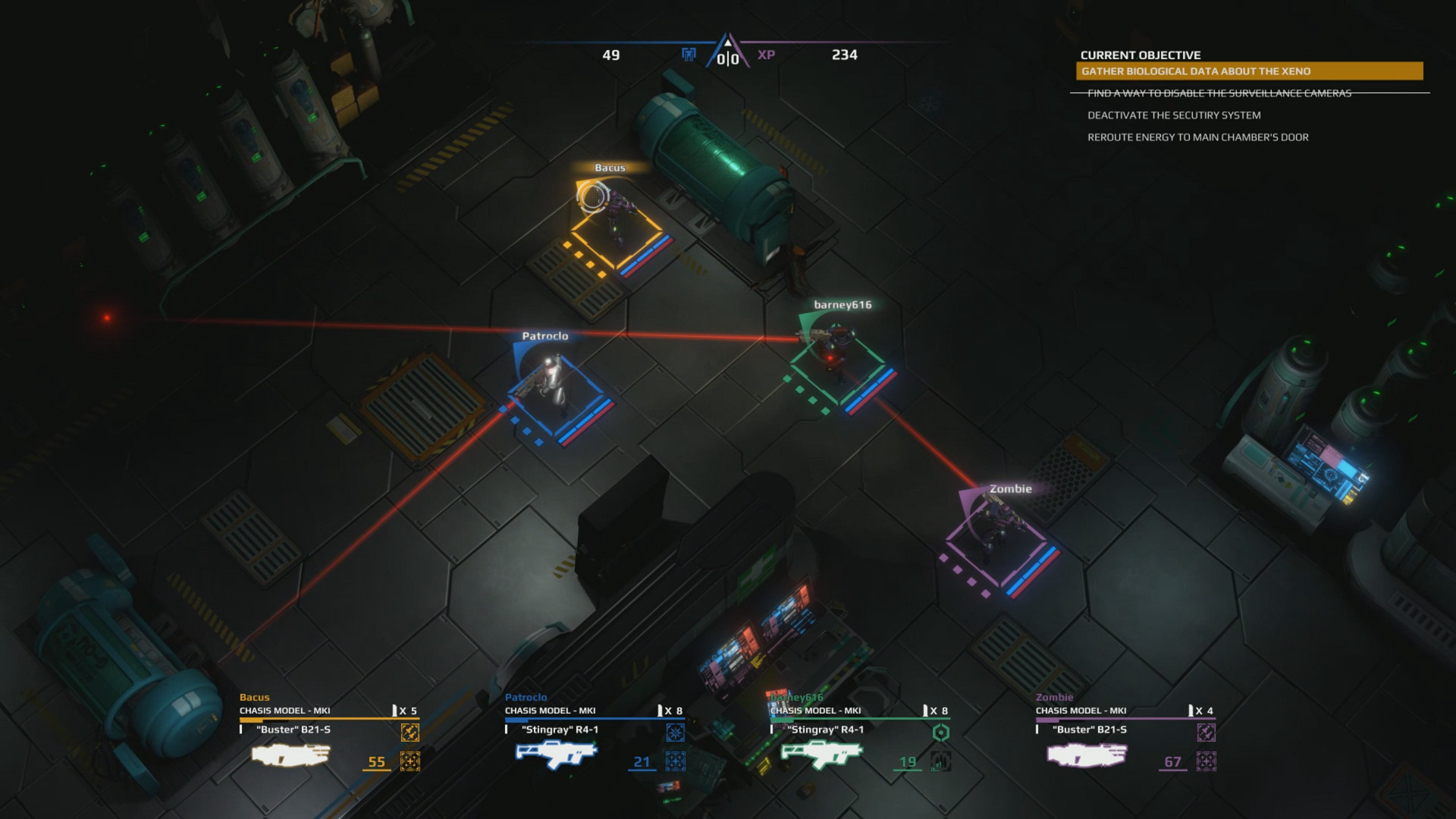Activate Zombie's purple upper ability icon
1456x819 pixels.
tap(1206, 733)
